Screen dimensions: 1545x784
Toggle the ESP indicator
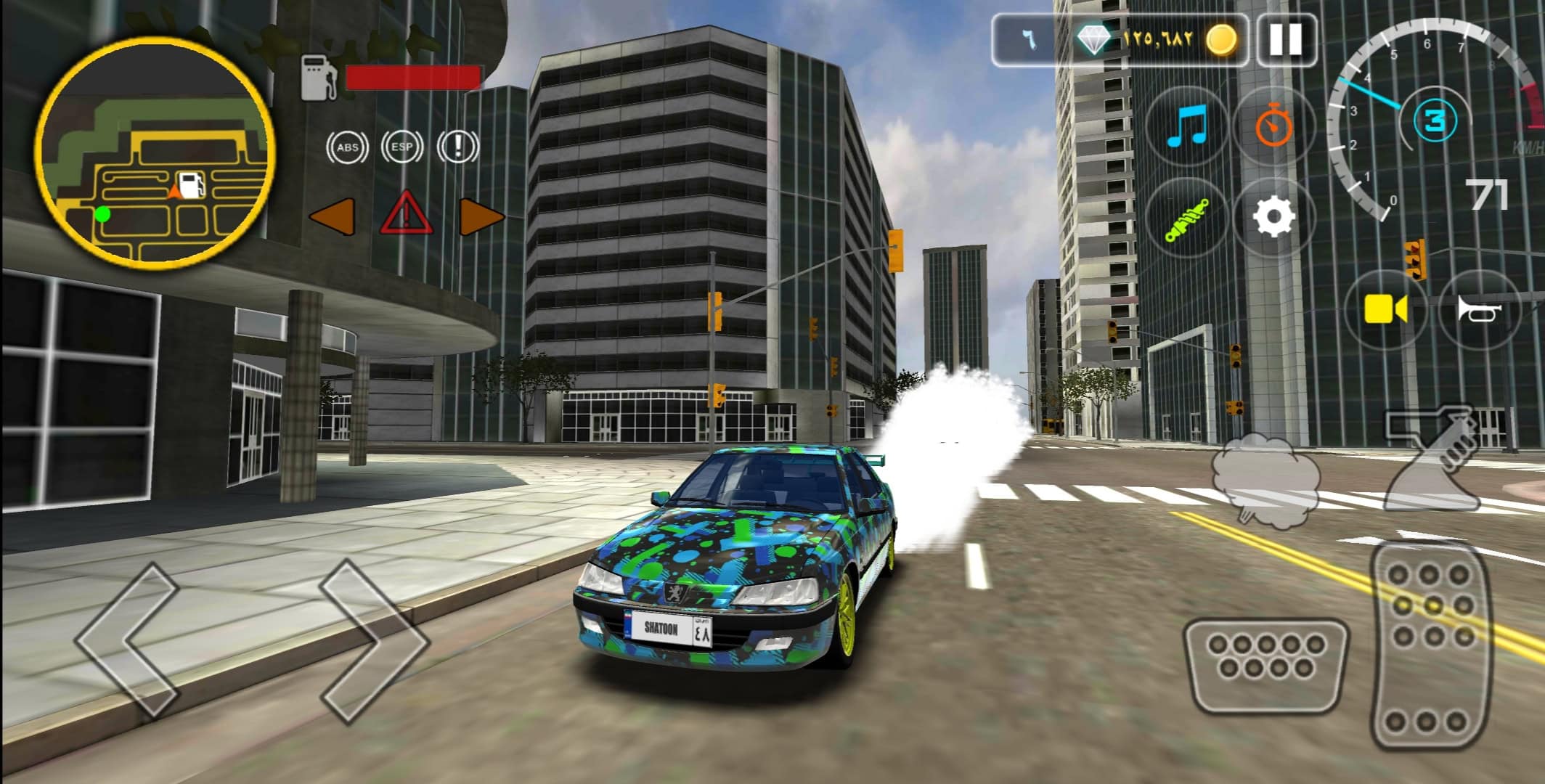[402, 147]
